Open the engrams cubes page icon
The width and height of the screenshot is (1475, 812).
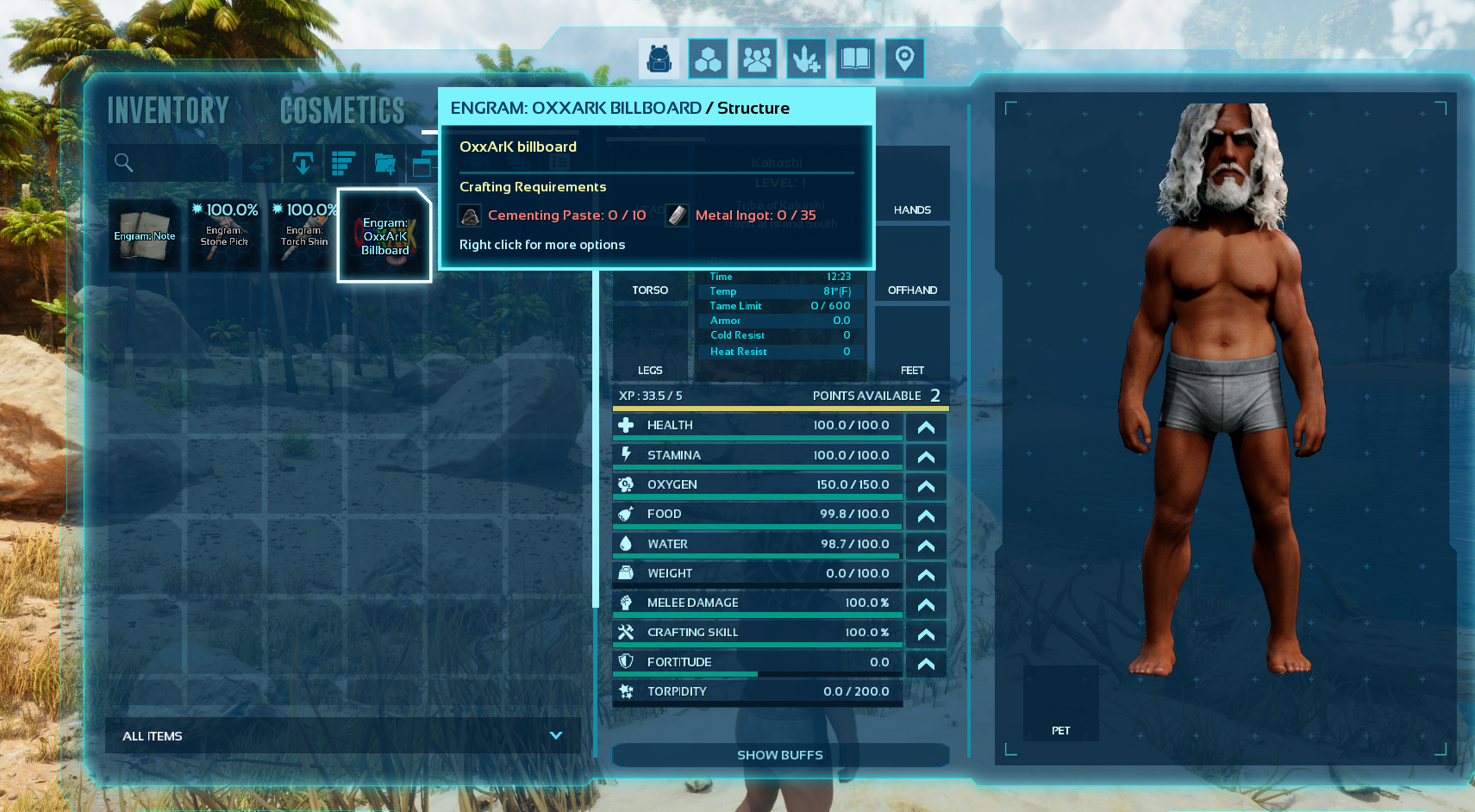point(708,59)
